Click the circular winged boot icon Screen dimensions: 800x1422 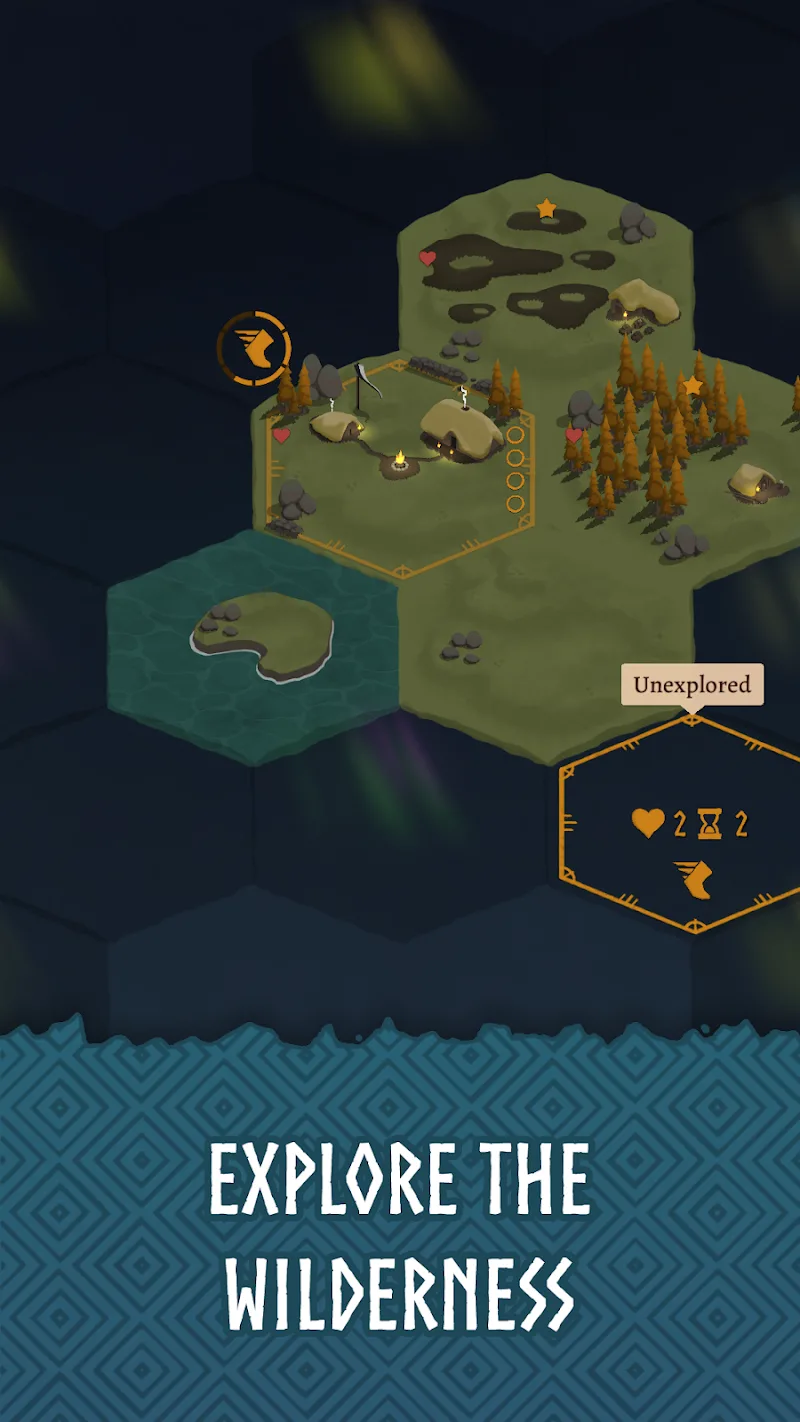pos(254,349)
